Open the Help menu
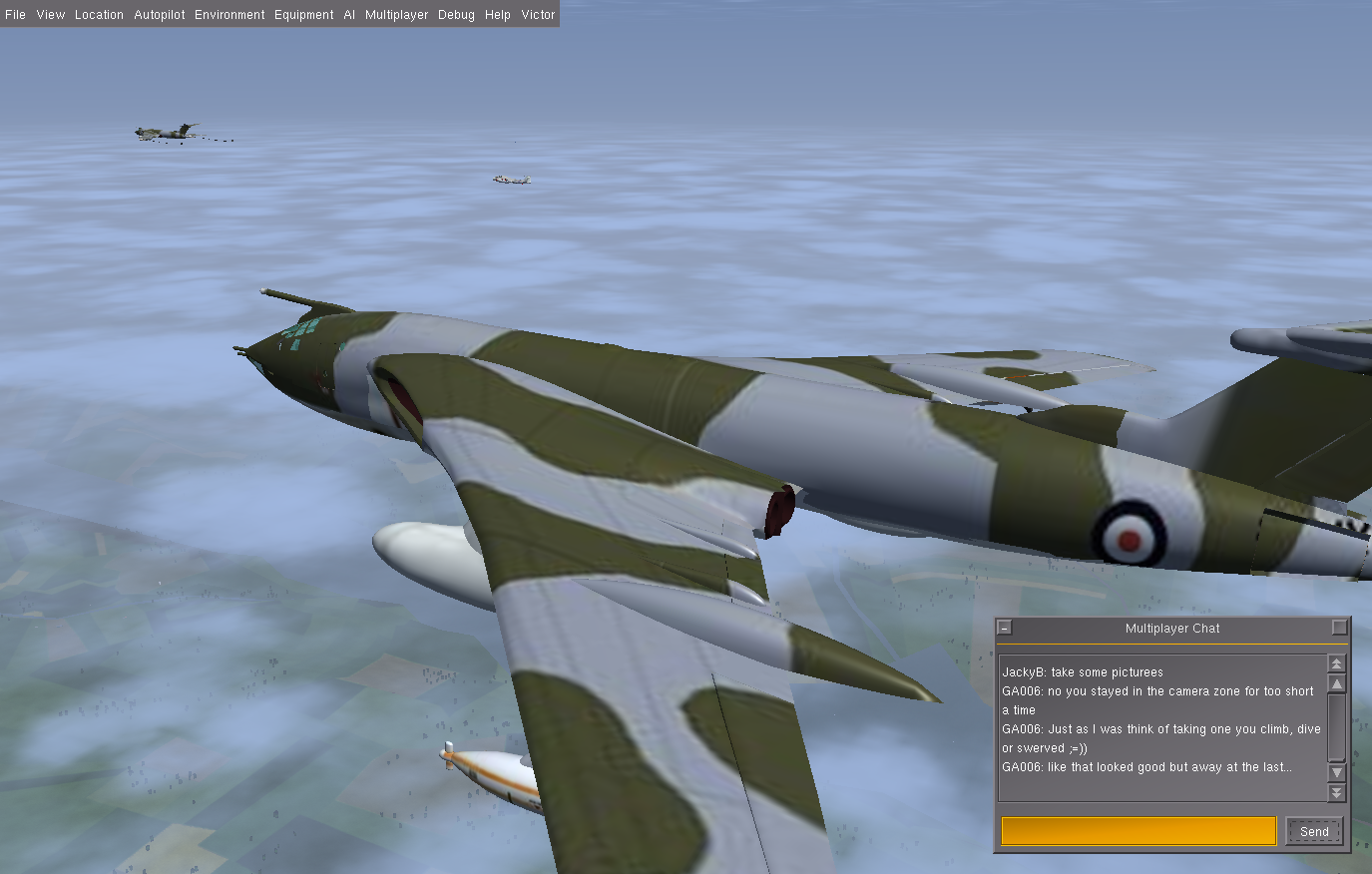Screen dimensions: 1372x874 click(498, 15)
